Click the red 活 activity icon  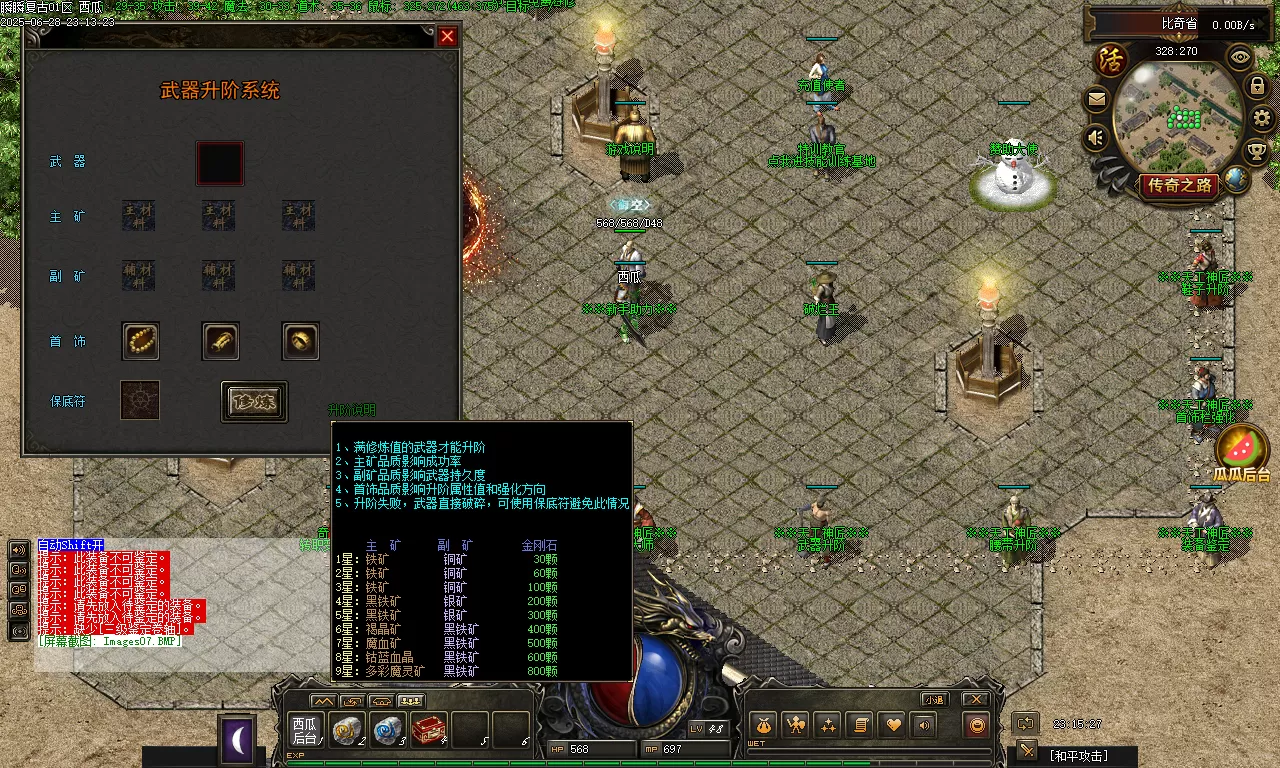click(x=1111, y=60)
